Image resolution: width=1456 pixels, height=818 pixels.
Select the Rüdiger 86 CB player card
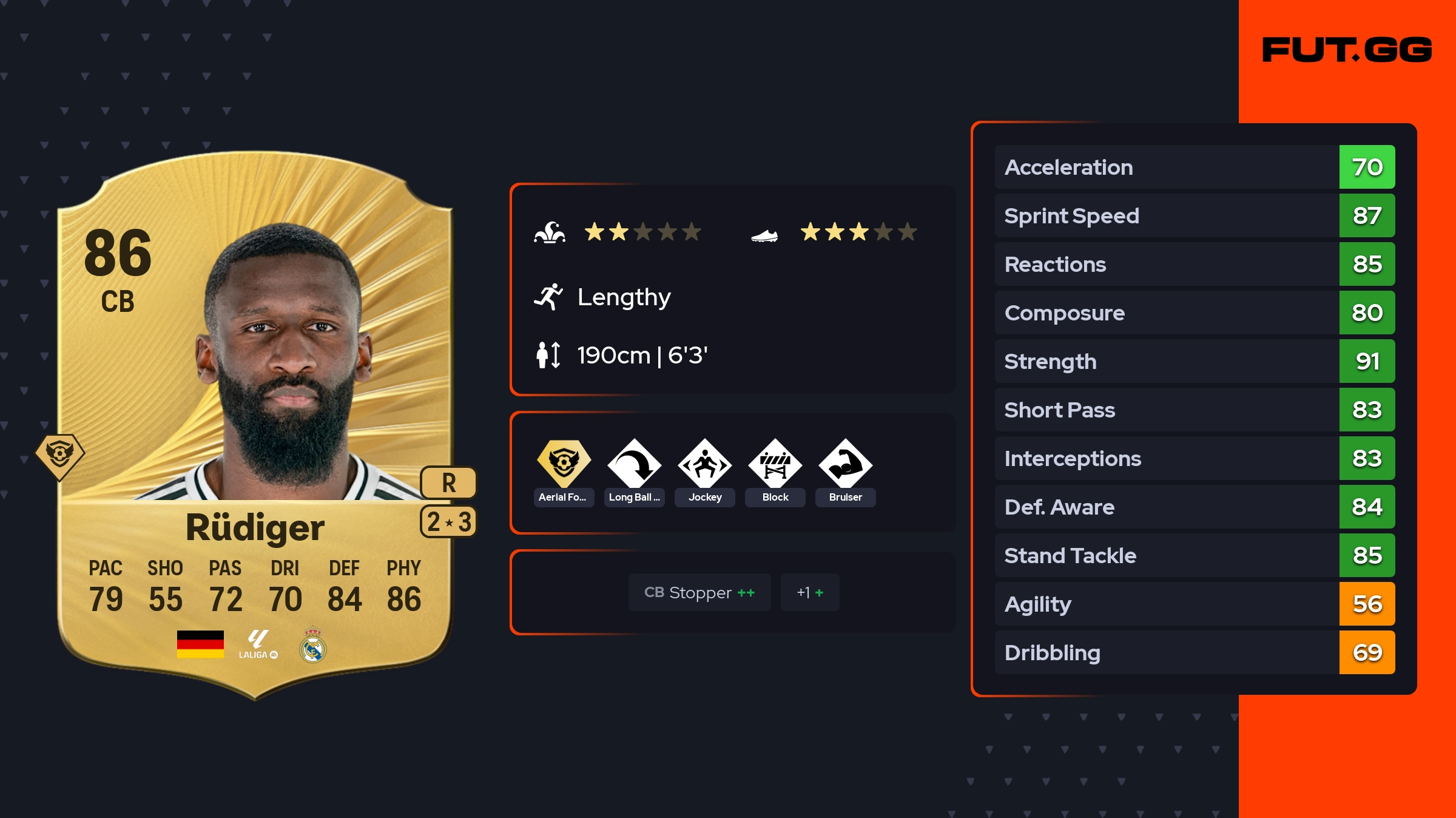pyautogui.click(x=255, y=425)
